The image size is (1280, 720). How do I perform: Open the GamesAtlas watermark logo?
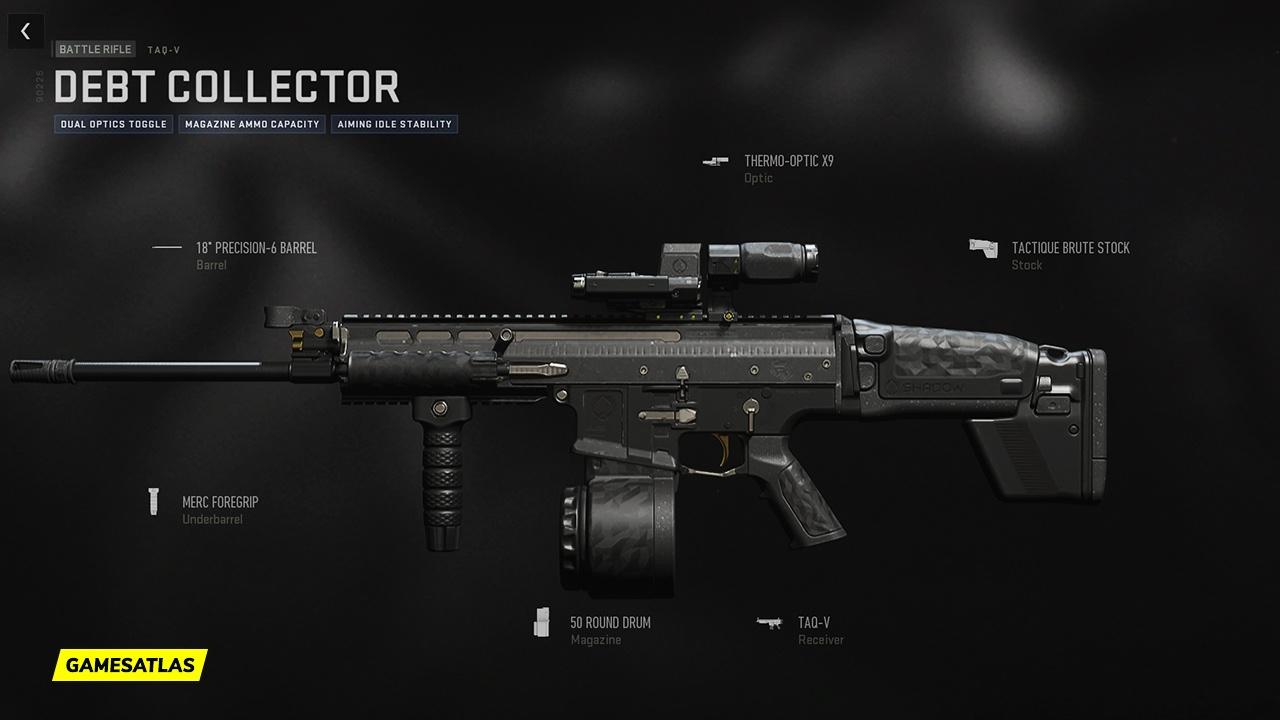[x=130, y=665]
